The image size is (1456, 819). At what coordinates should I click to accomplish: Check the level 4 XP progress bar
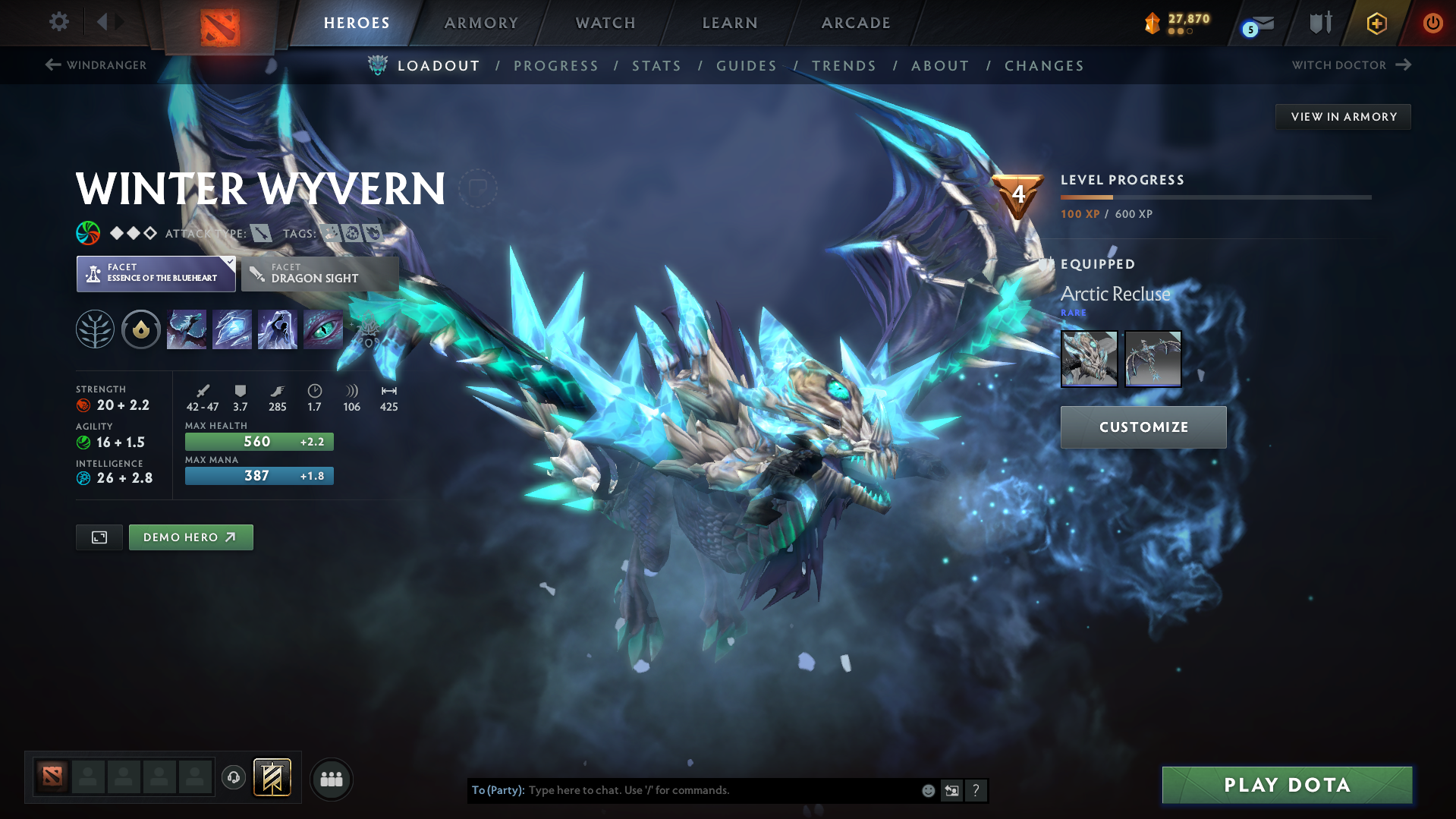click(1214, 197)
